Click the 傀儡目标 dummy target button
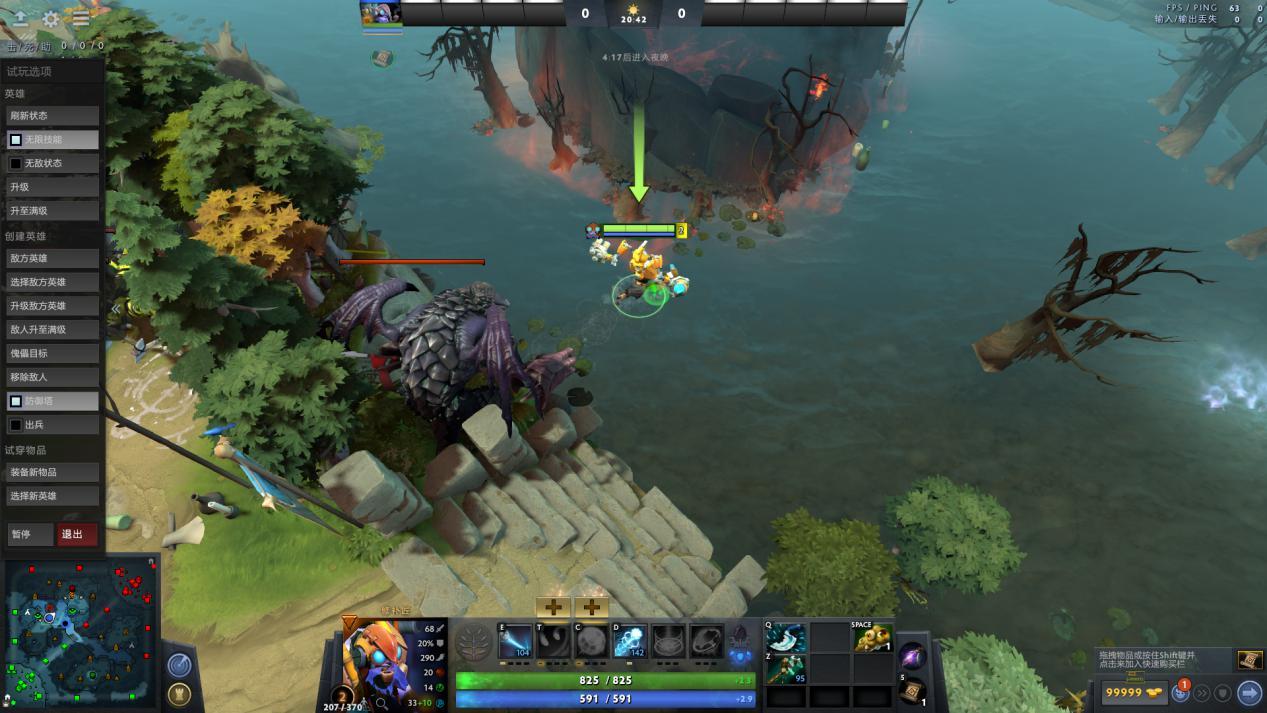Viewport: 1267px width, 713px height. pos(53,353)
